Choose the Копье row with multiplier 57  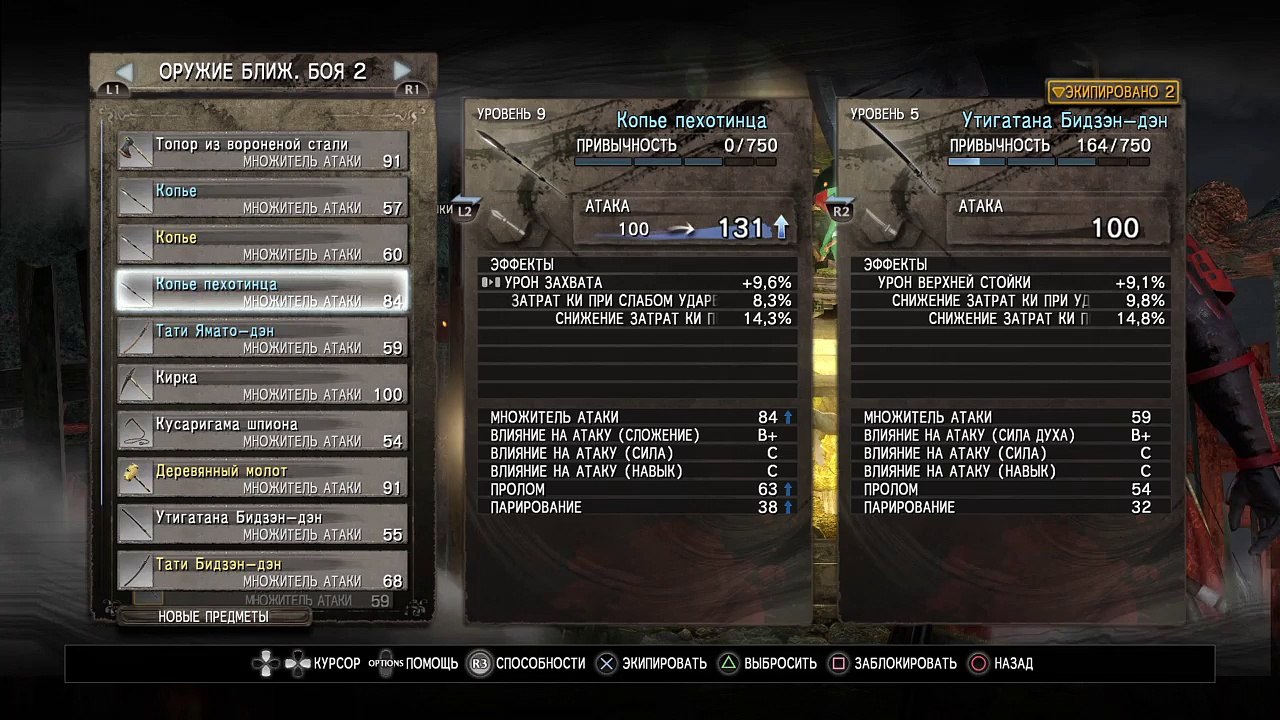[x=262, y=199]
